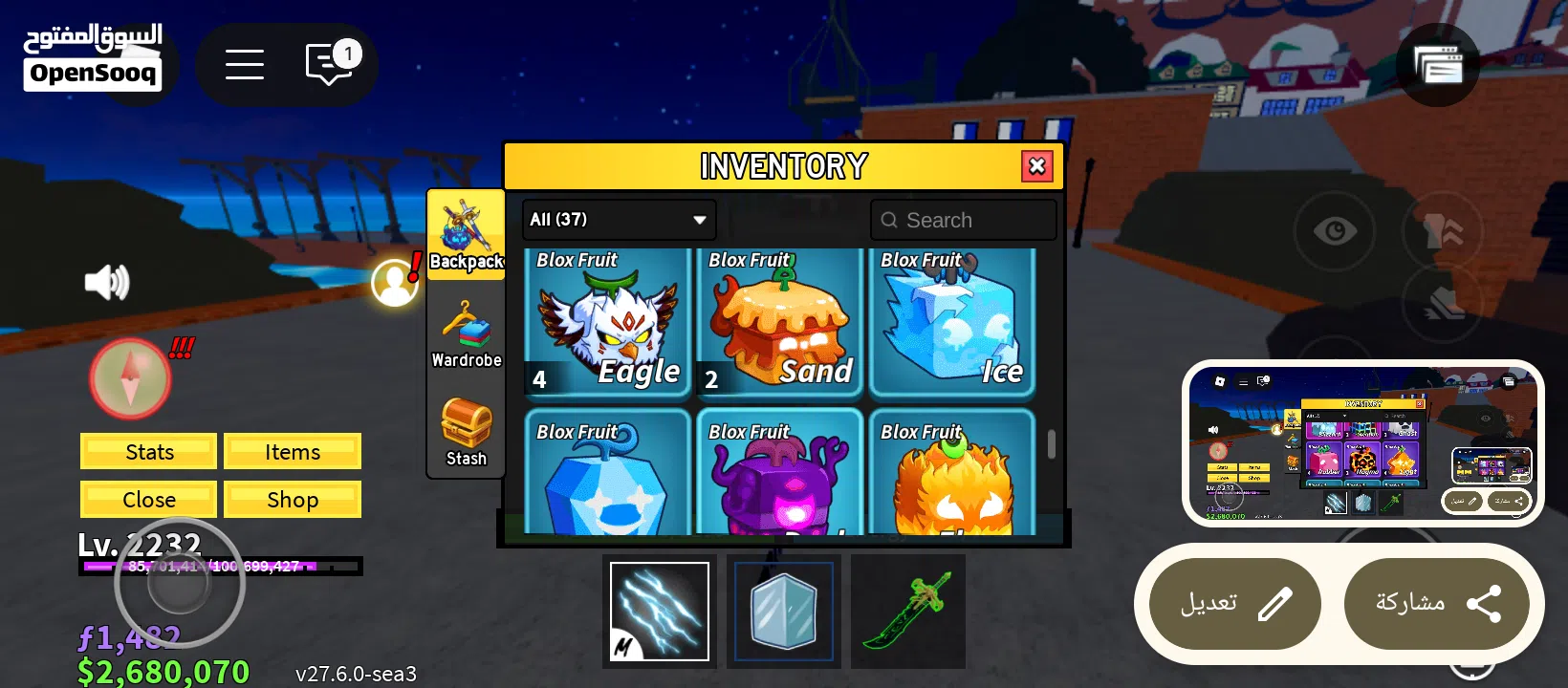Image resolution: width=1568 pixels, height=688 pixels.
Task: Switch to the Stash tab
Action: click(x=466, y=432)
